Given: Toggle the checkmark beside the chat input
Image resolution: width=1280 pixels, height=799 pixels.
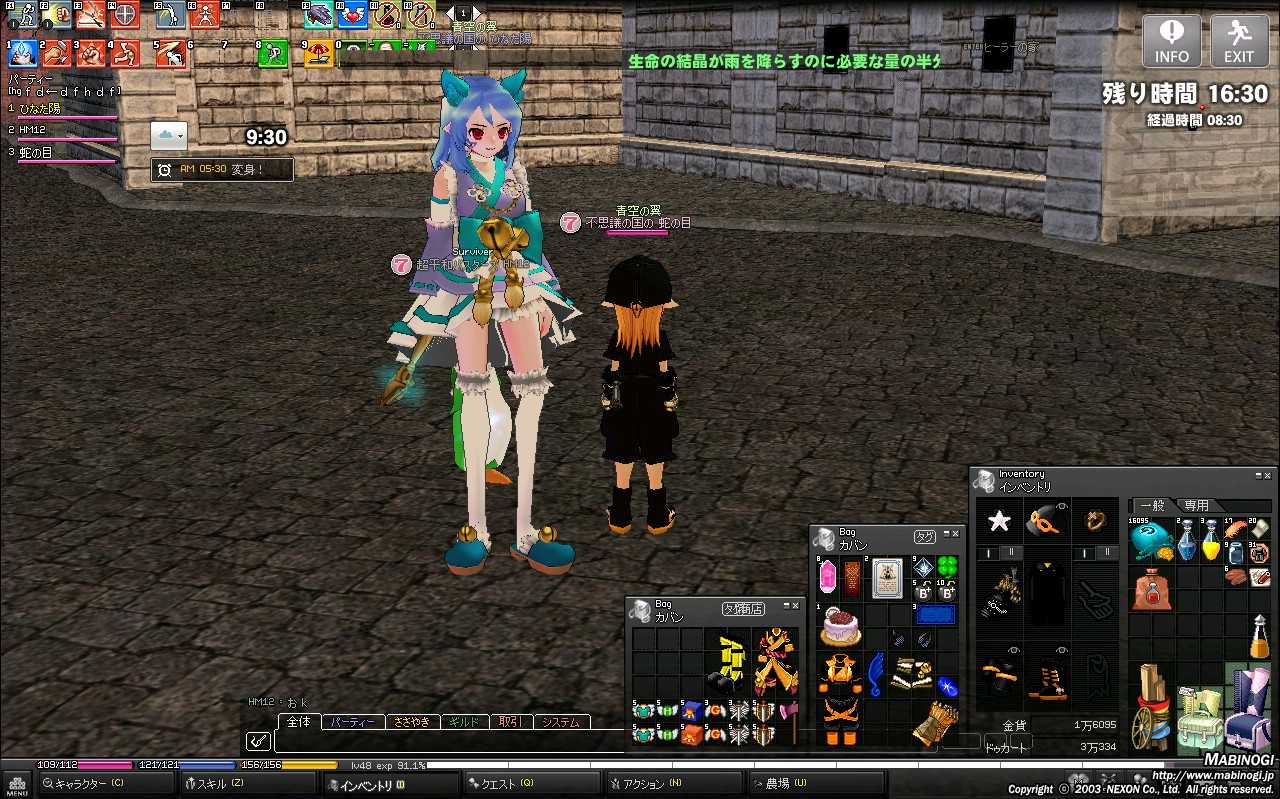Looking at the screenshot, I should pos(257,741).
